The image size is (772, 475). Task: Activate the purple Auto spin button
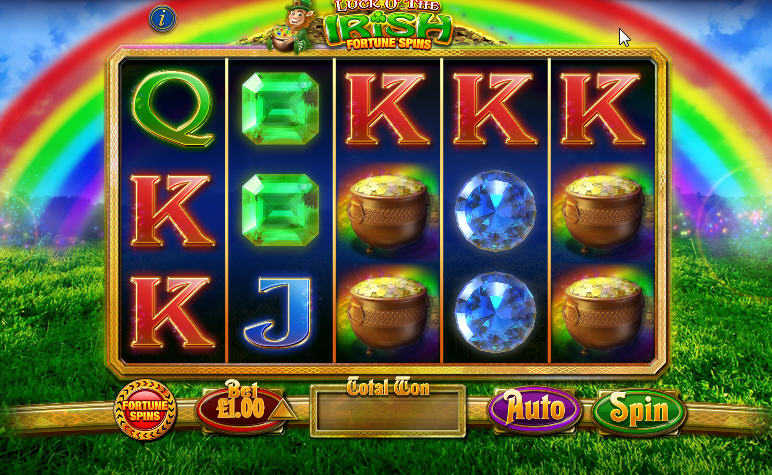tap(534, 409)
